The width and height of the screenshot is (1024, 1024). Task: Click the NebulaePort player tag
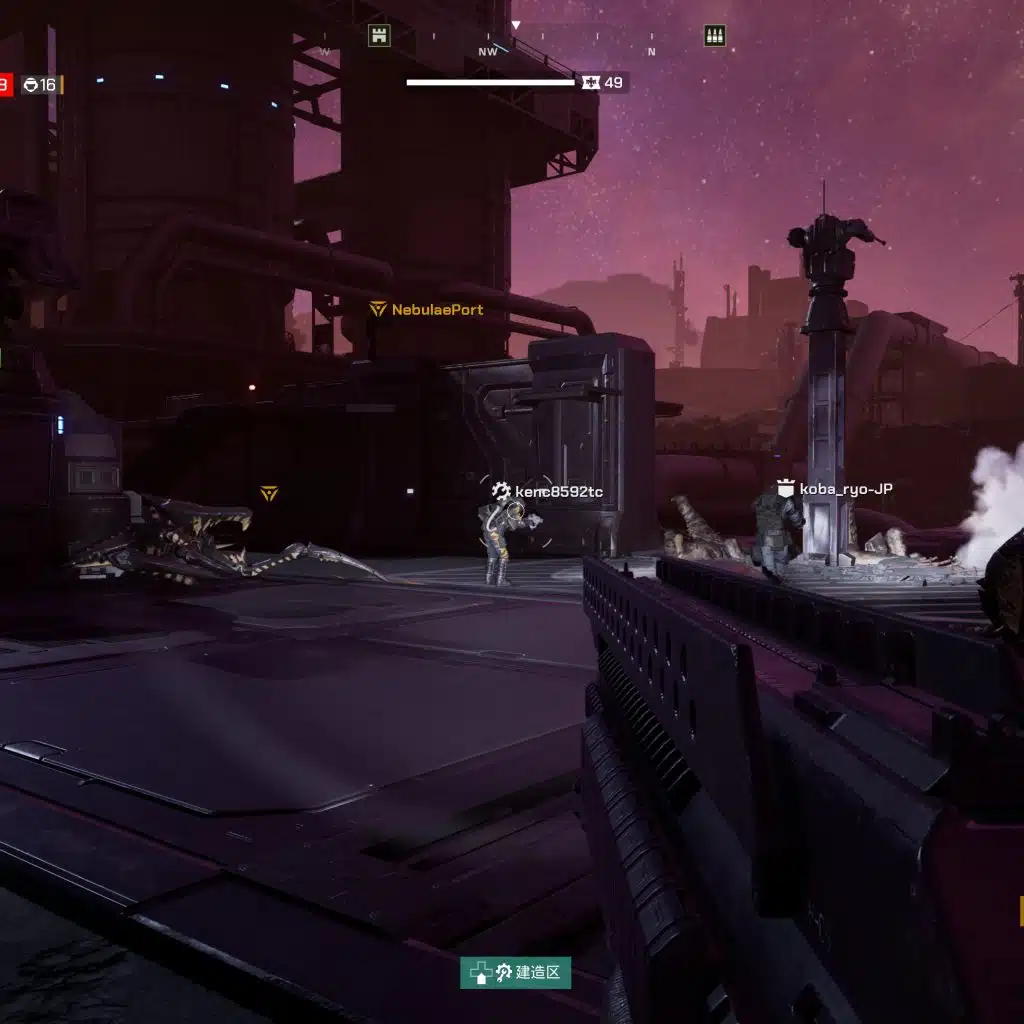tap(427, 310)
